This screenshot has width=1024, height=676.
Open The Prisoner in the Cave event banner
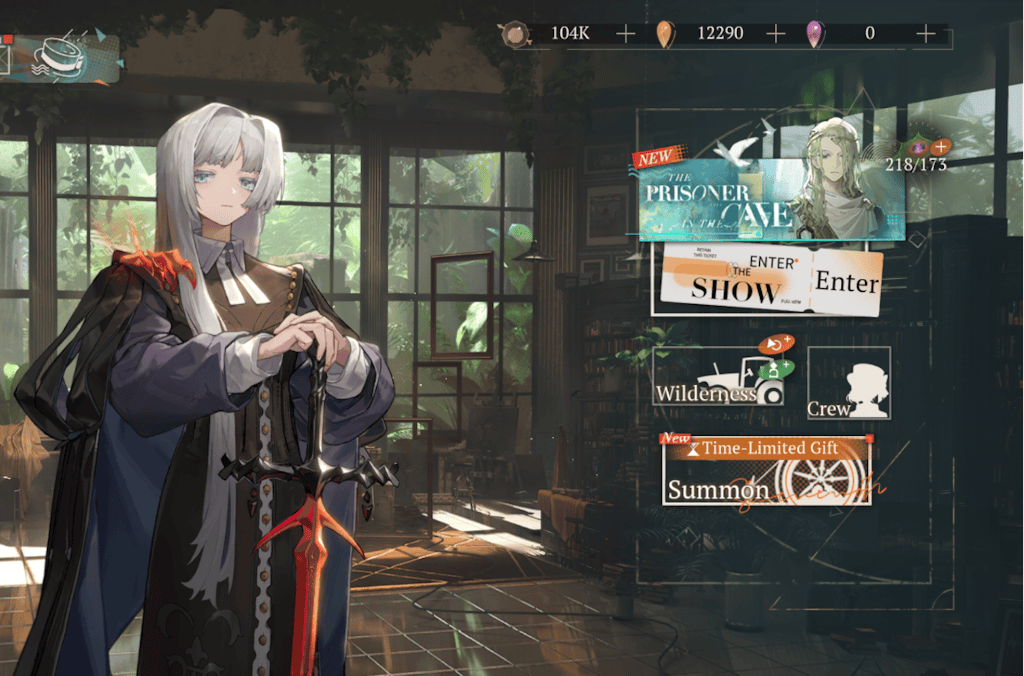[x=770, y=197]
